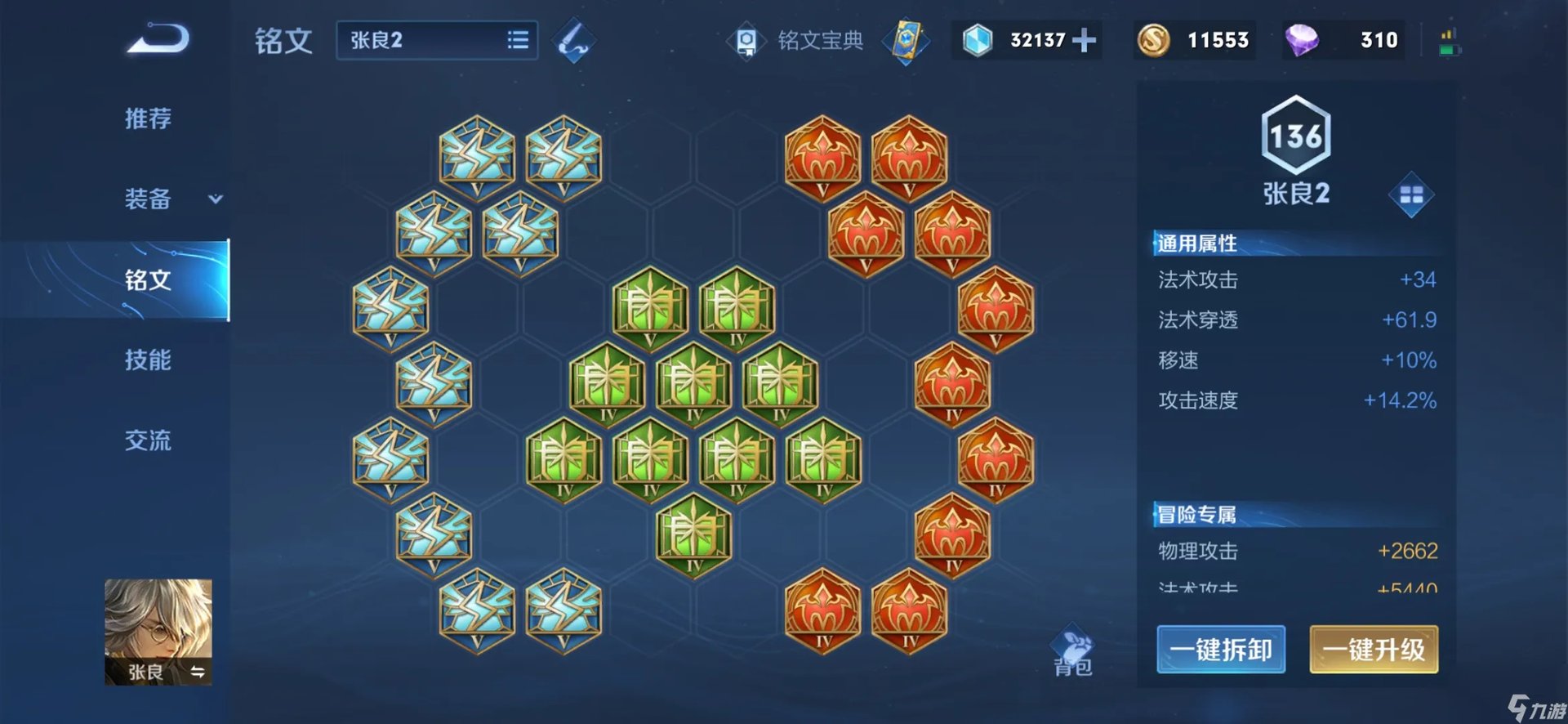This screenshot has height=724, width=1568.
Task: Open the 交流 tab
Action: tap(148, 441)
